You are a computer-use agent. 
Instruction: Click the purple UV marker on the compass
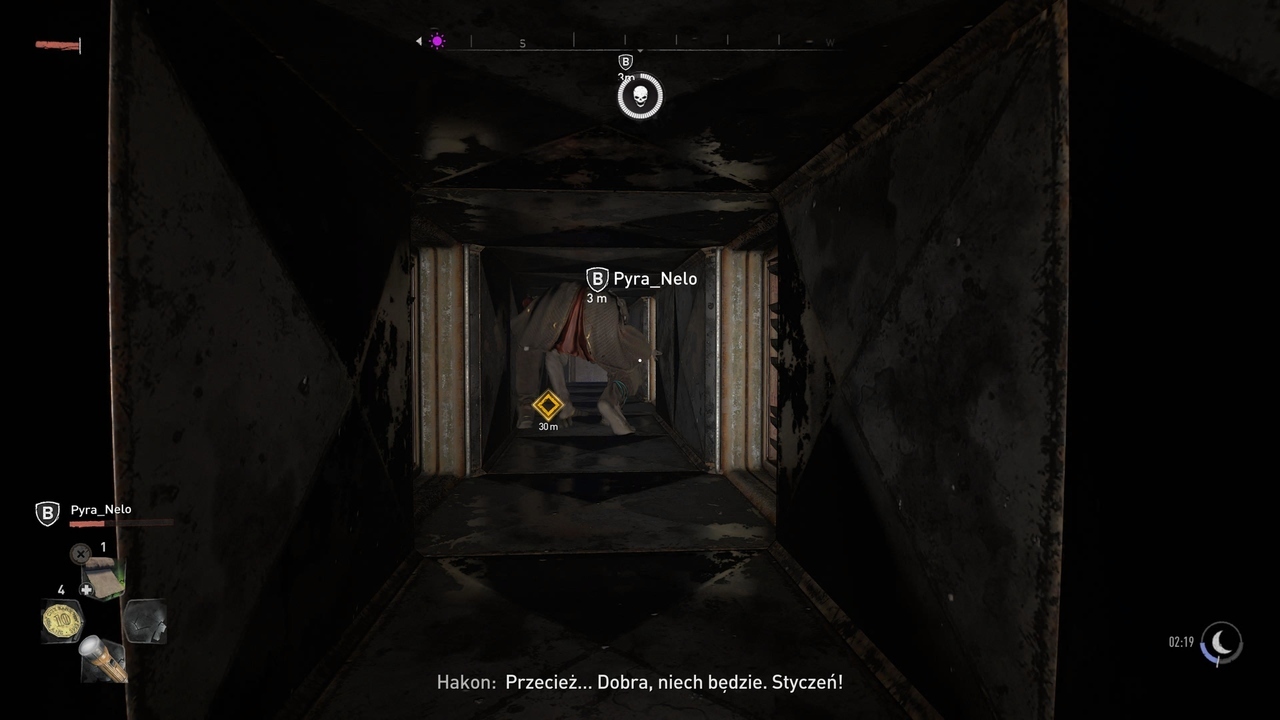point(436,39)
